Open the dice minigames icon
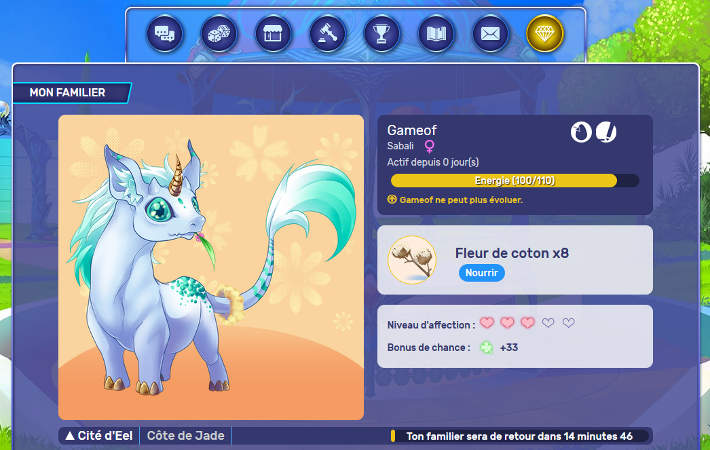Screen dimensions: 710x450 (x=219, y=33)
